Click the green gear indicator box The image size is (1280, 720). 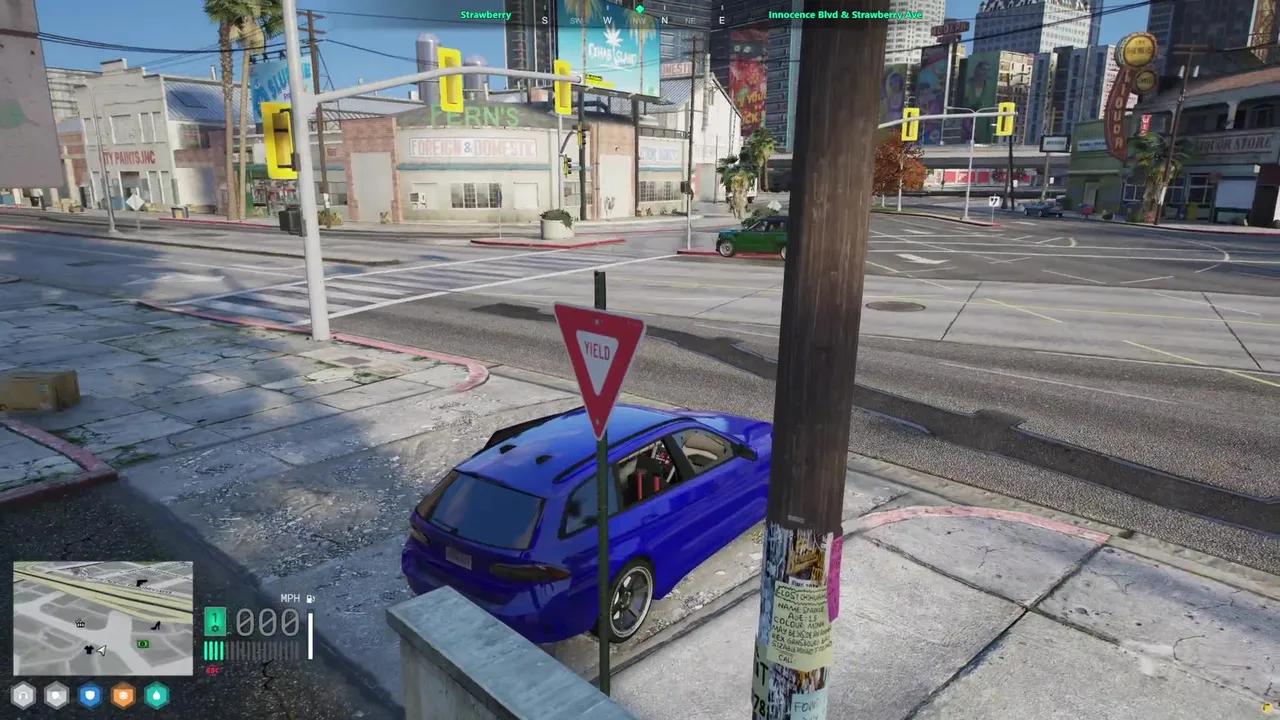pos(215,622)
